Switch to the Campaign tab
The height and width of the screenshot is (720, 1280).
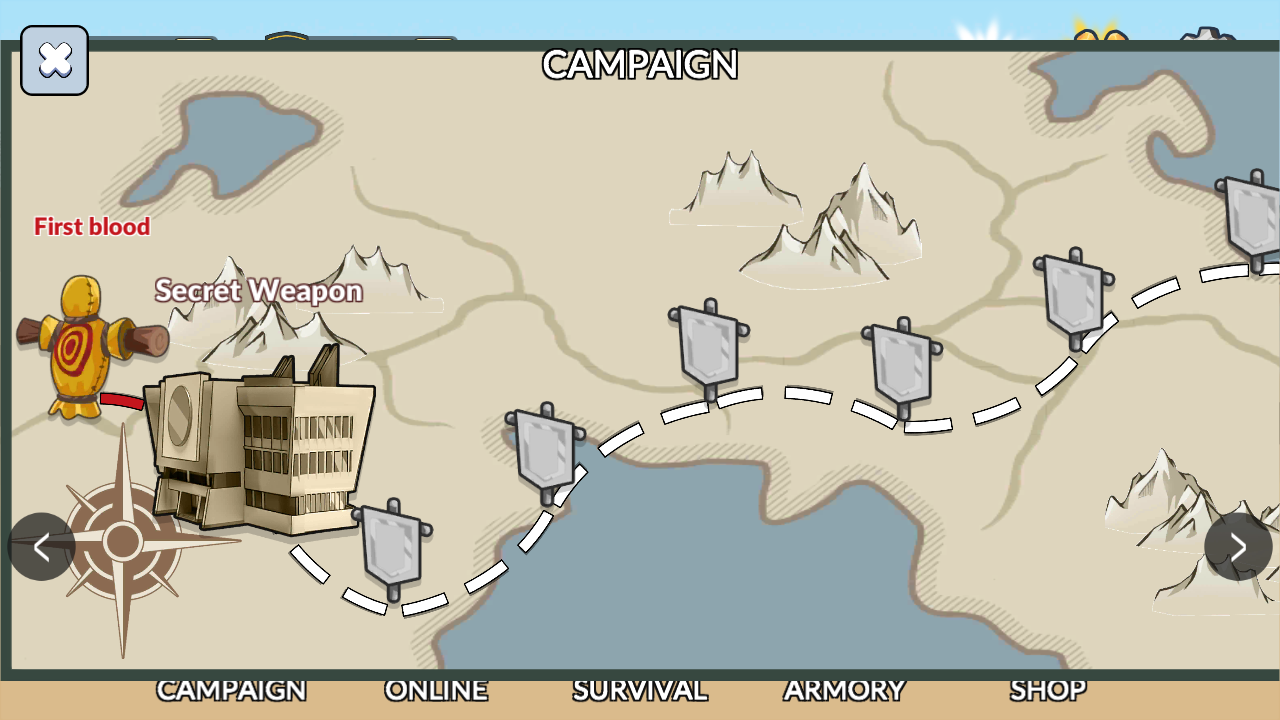click(x=231, y=691)
